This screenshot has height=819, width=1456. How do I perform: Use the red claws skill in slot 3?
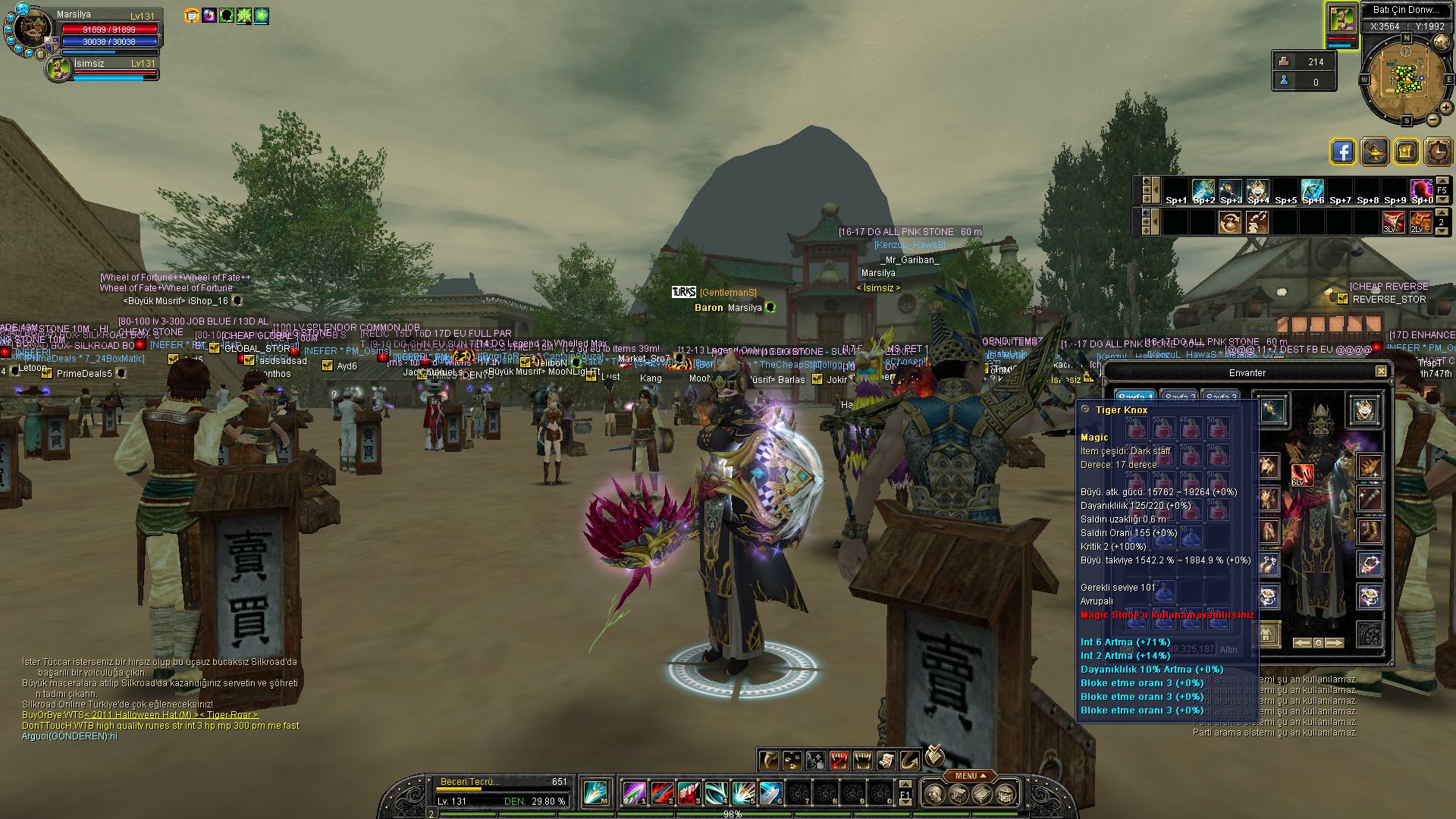click(689, 793)
